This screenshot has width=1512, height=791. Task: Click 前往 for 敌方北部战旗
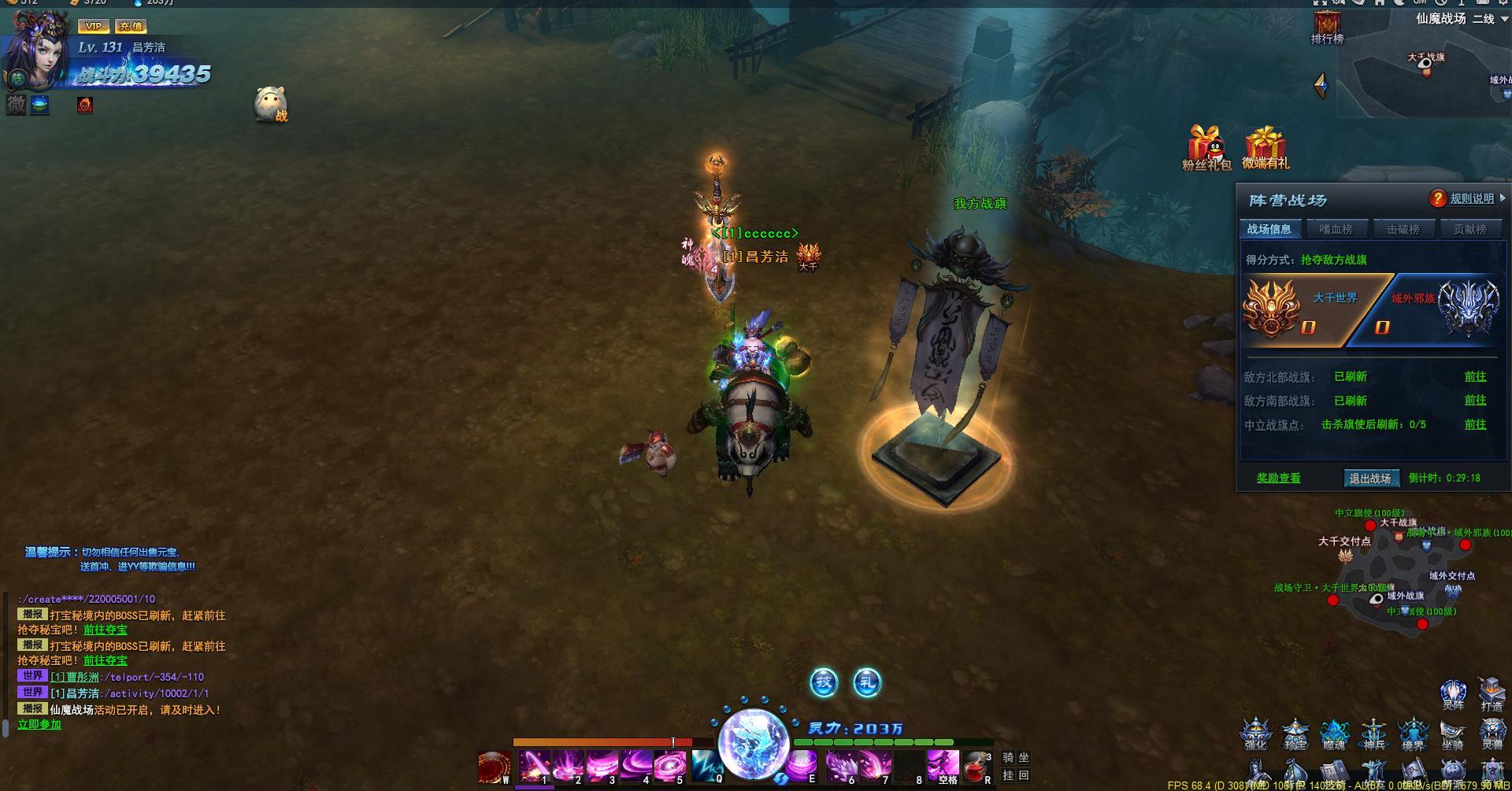point(1475,376)
